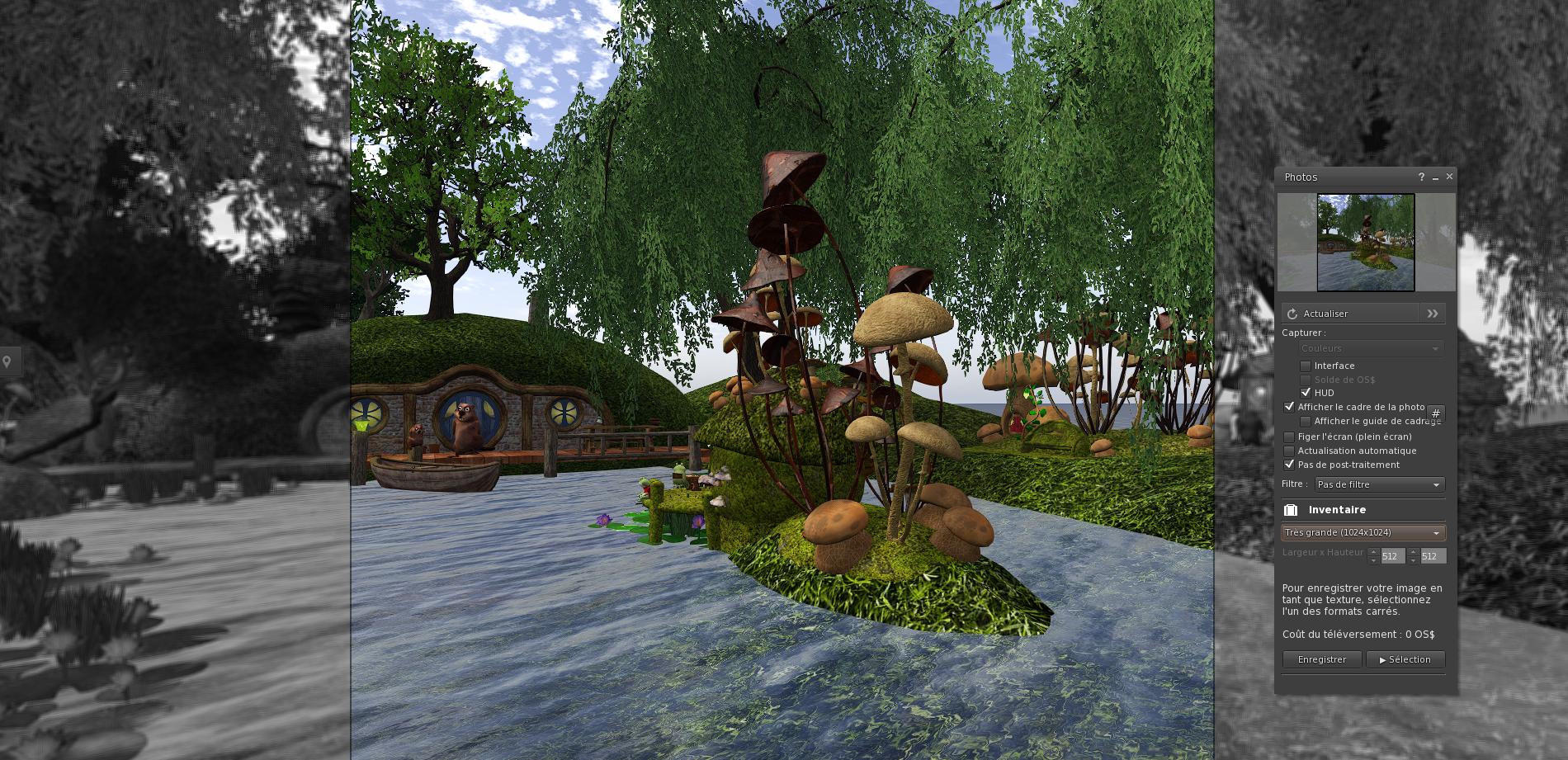Click the snapshot preview thumbnail

1366,243
